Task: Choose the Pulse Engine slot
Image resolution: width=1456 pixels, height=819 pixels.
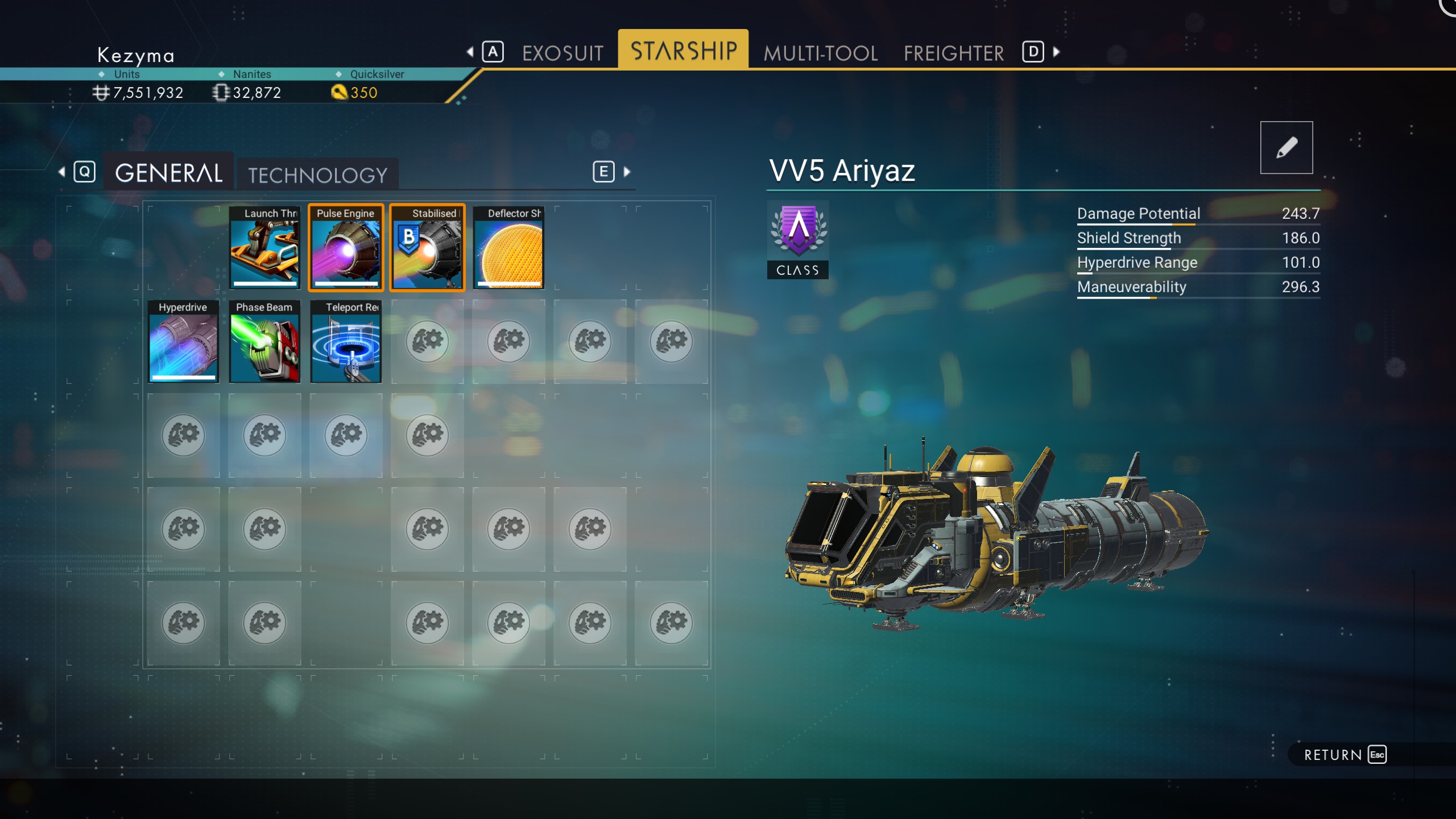Action: [x=346, y=248]
